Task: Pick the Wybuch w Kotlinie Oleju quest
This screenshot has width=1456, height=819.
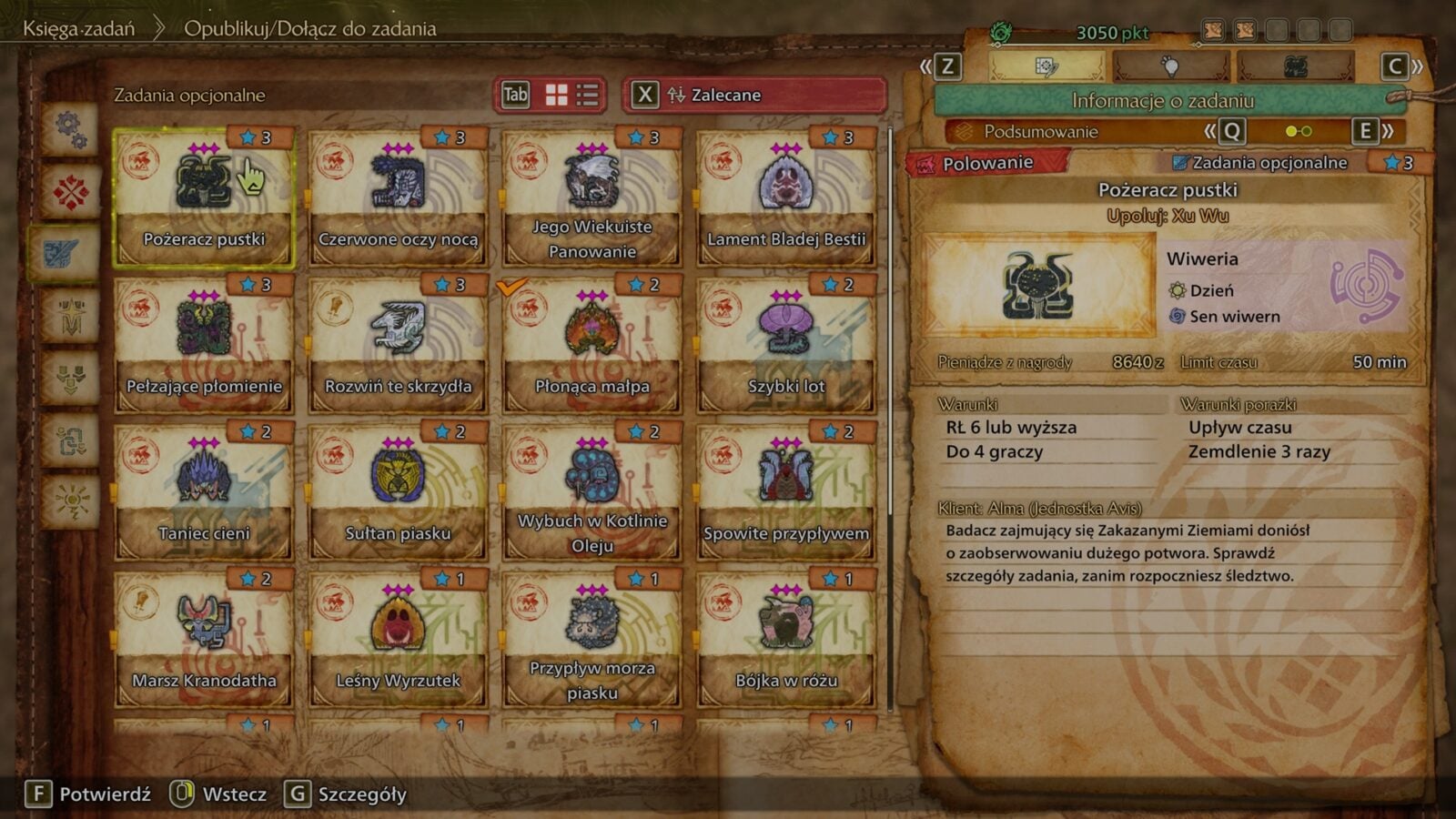Action: click(x=591, y=492)
